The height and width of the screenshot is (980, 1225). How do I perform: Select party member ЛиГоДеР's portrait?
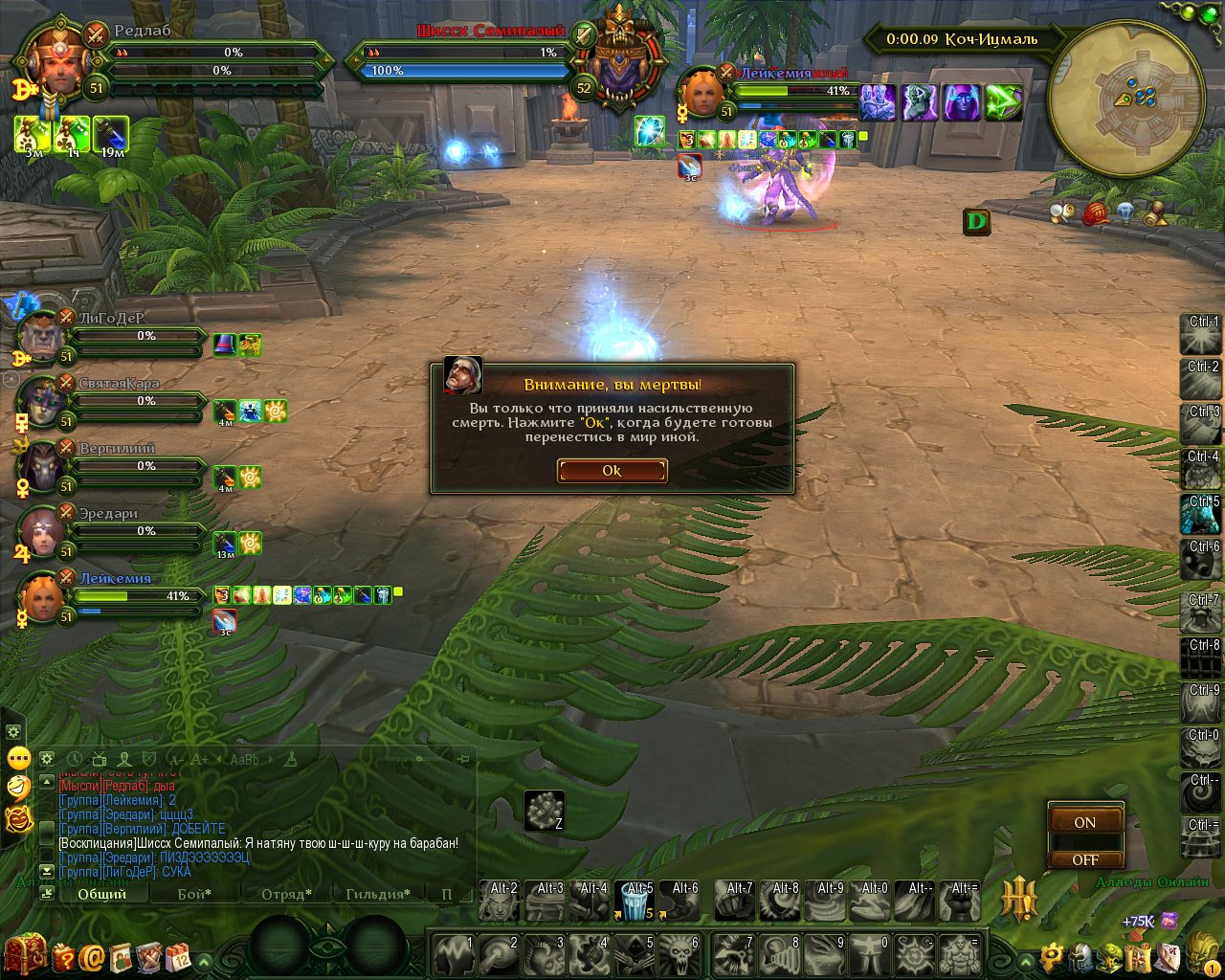coord(42,336)
